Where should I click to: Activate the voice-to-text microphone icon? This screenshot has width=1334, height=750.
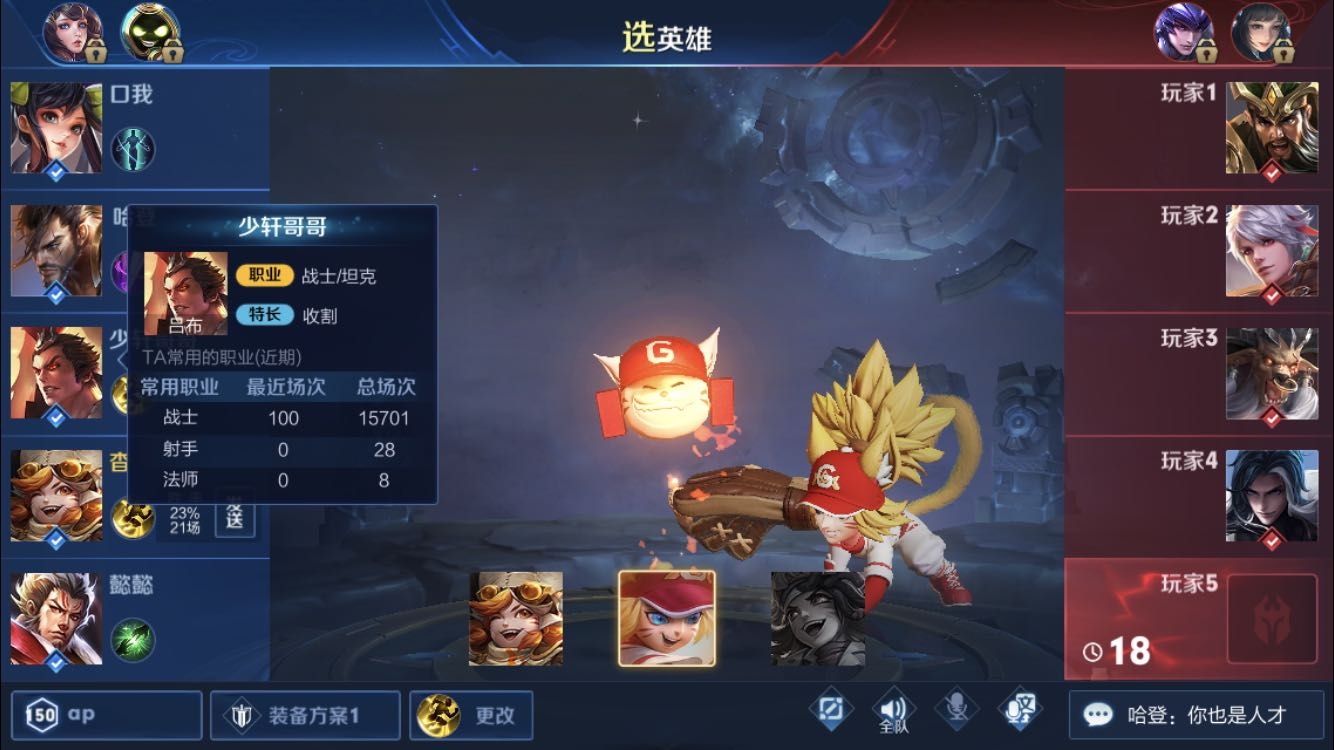(x=1020, y=711)
